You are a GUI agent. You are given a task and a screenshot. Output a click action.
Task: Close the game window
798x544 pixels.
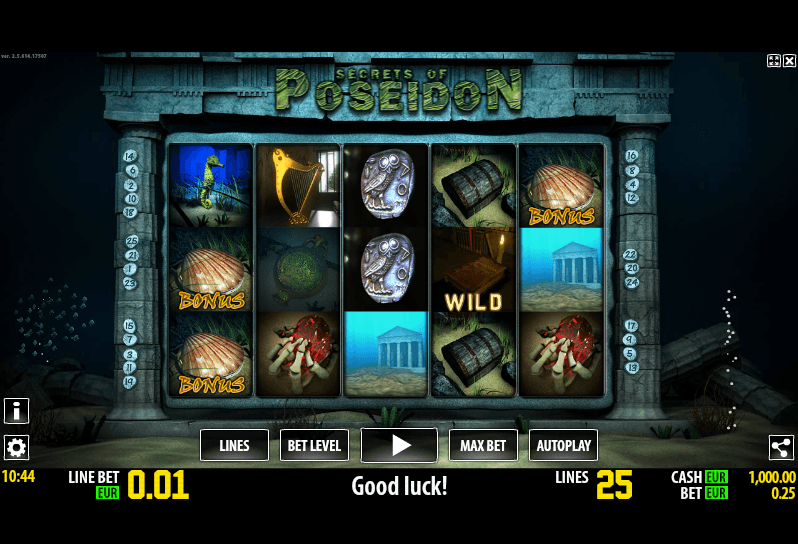(789, 61)
